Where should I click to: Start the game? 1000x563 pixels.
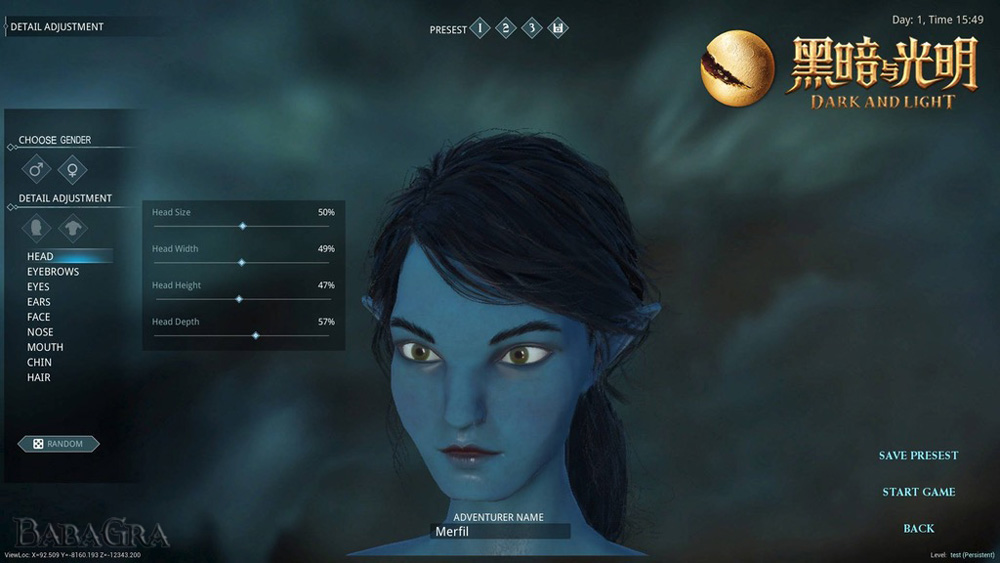point(918,492)
